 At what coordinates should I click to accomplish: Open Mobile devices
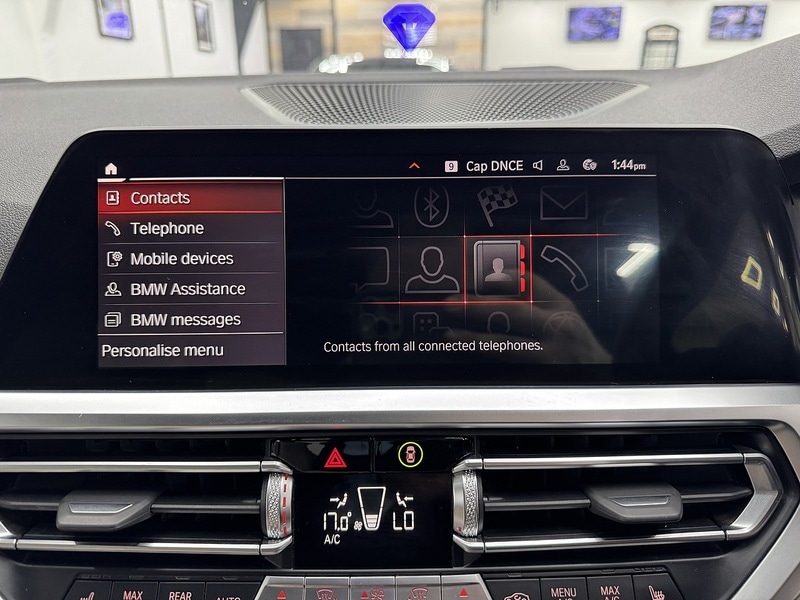pos(190,259)
